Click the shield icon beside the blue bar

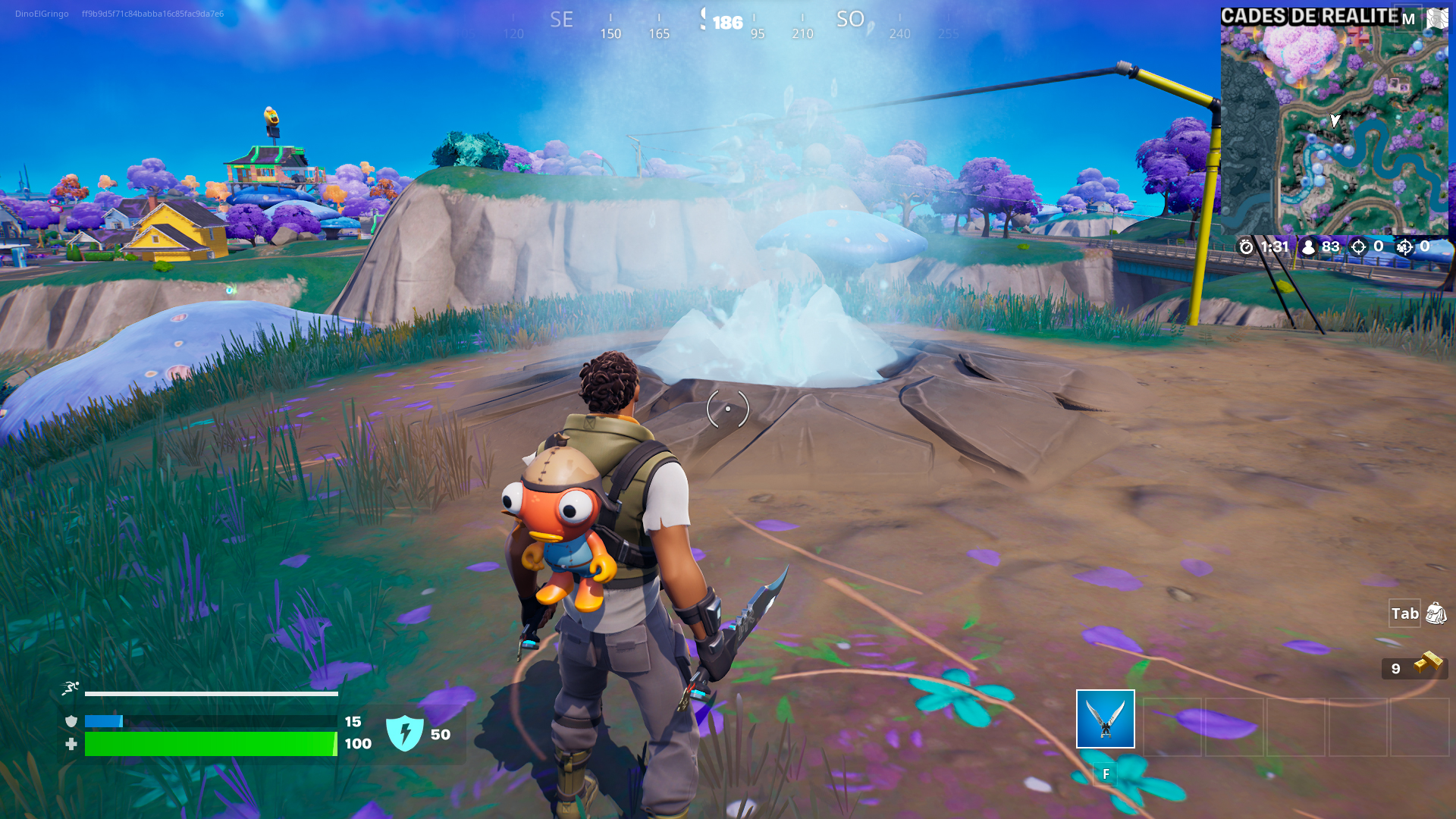(71, 722)
